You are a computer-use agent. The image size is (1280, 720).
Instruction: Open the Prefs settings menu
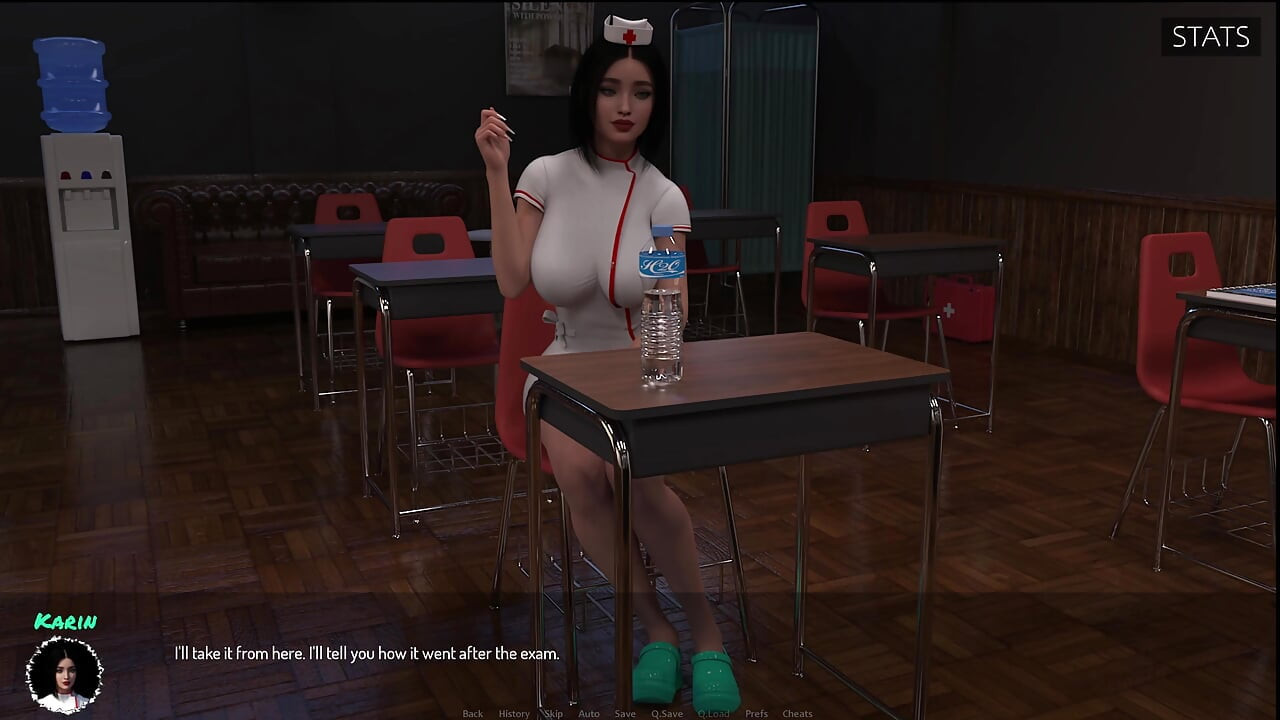coord(756,713)
